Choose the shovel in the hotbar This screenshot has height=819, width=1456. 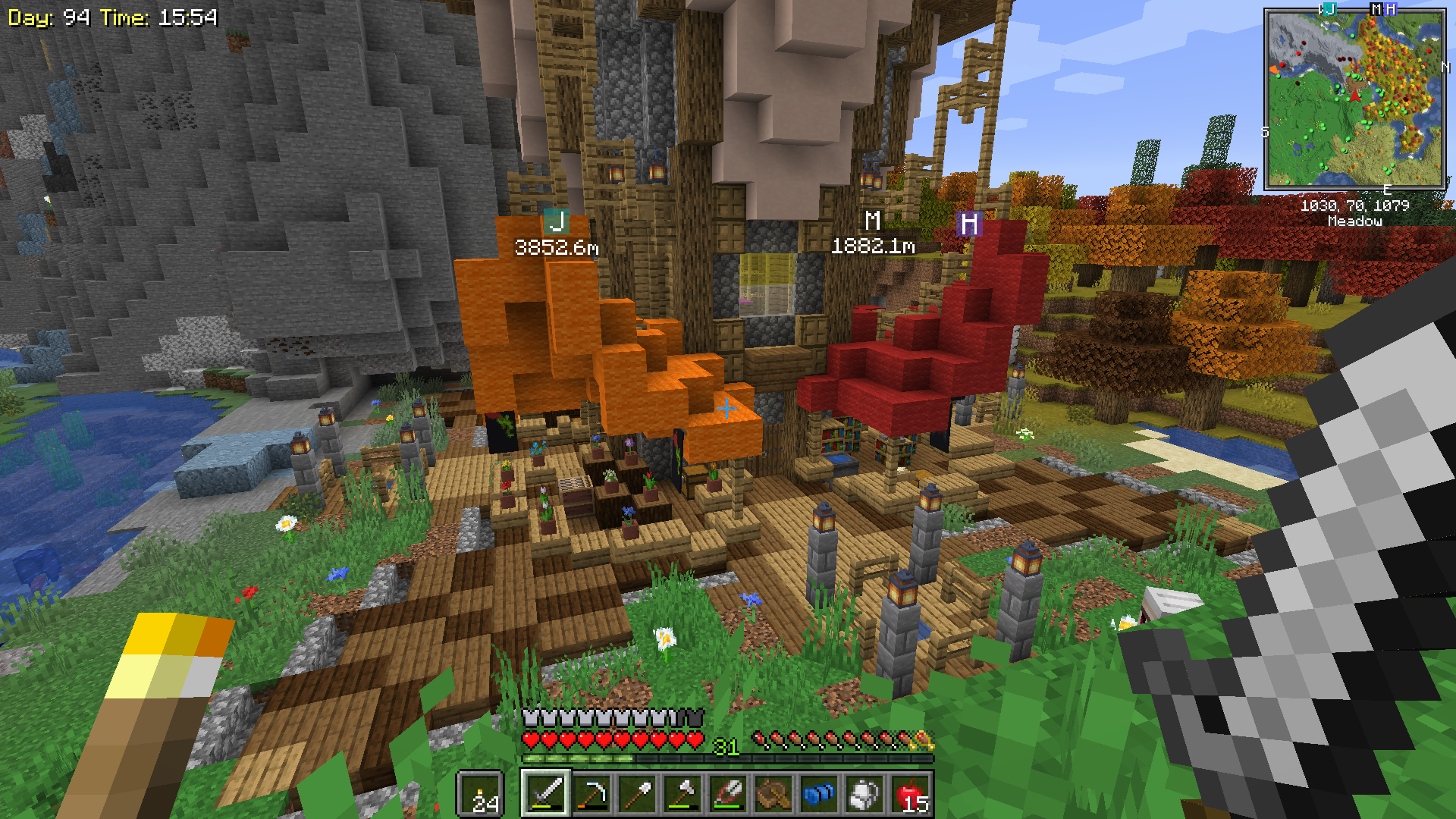click(x=637, y=794)
